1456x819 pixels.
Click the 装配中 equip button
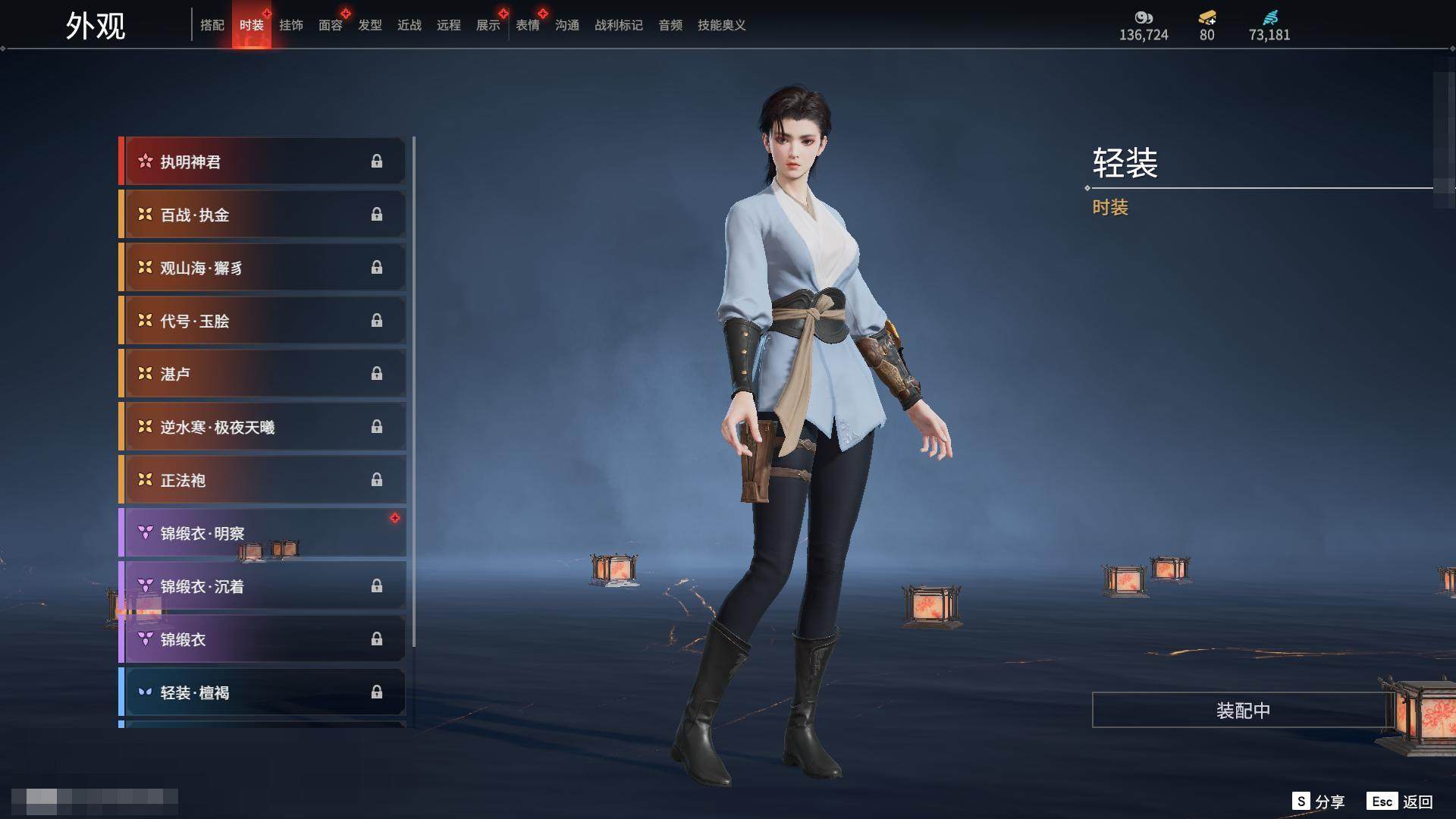click(1243, 711)
